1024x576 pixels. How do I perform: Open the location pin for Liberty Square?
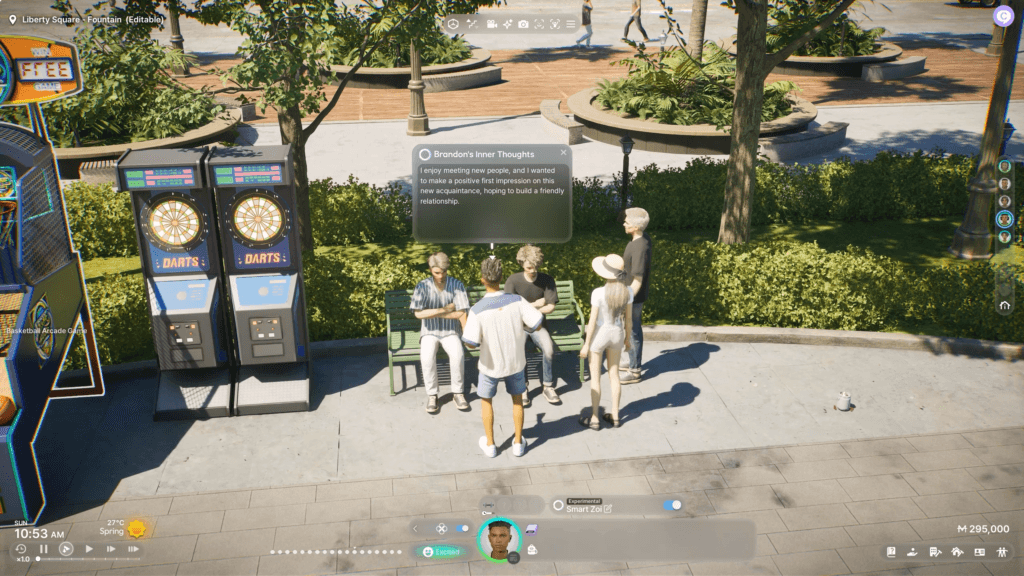[x=11, y=18]
